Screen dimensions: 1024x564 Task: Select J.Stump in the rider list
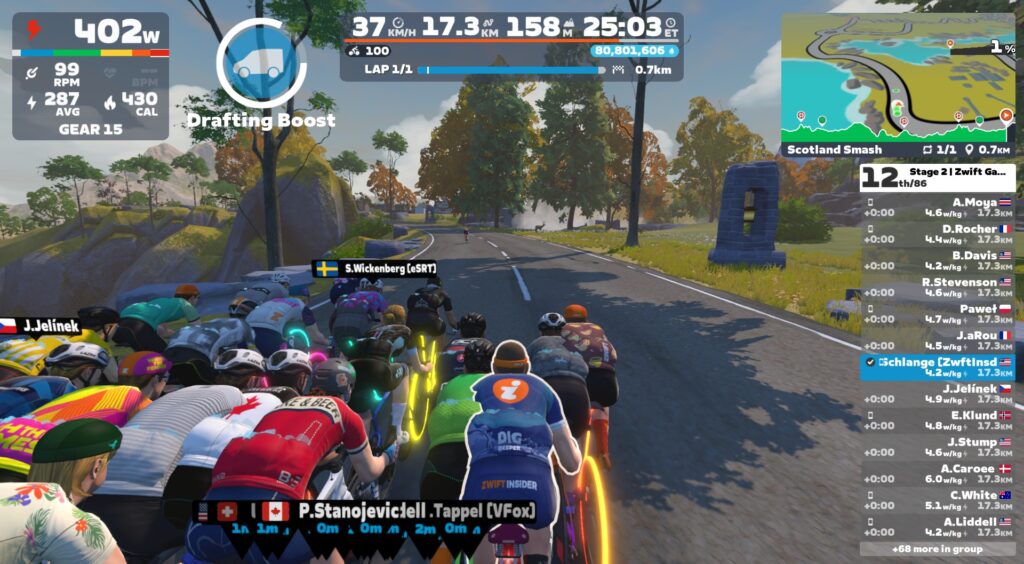point(938,447)
